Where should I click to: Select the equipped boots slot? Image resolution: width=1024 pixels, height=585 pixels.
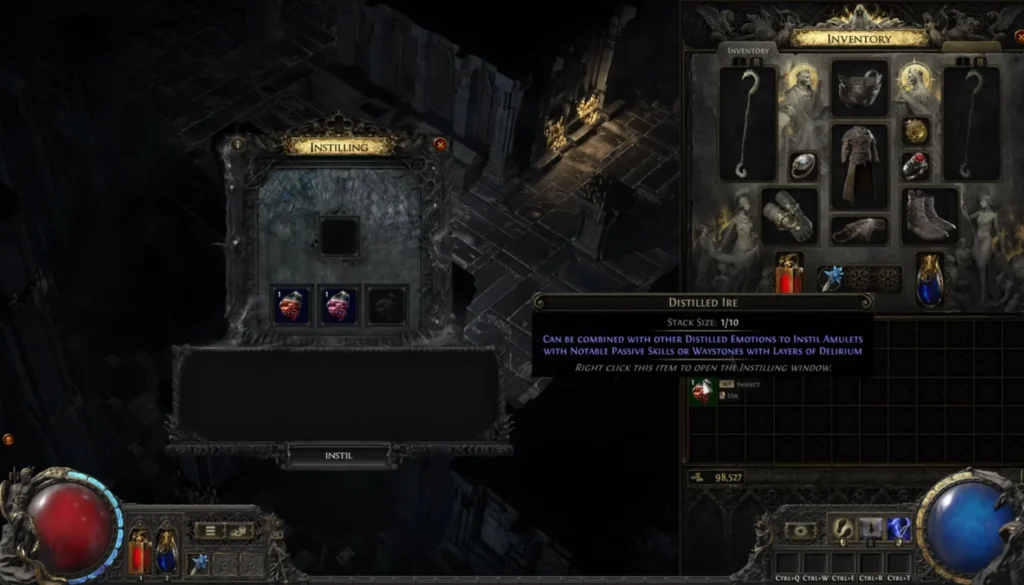coord(930,215)
